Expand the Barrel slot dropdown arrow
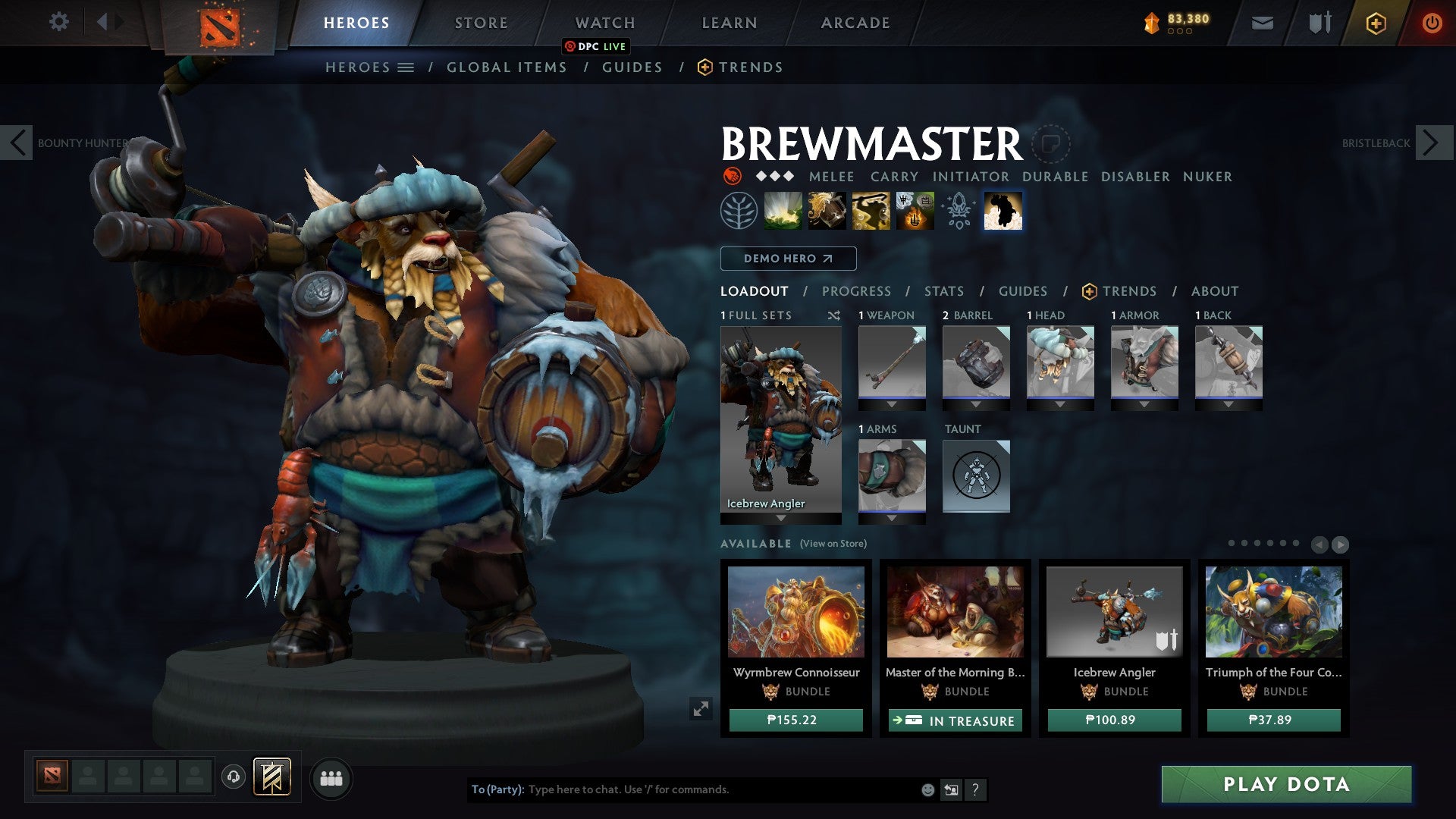The image size is (1456, 819). [976, 404]
